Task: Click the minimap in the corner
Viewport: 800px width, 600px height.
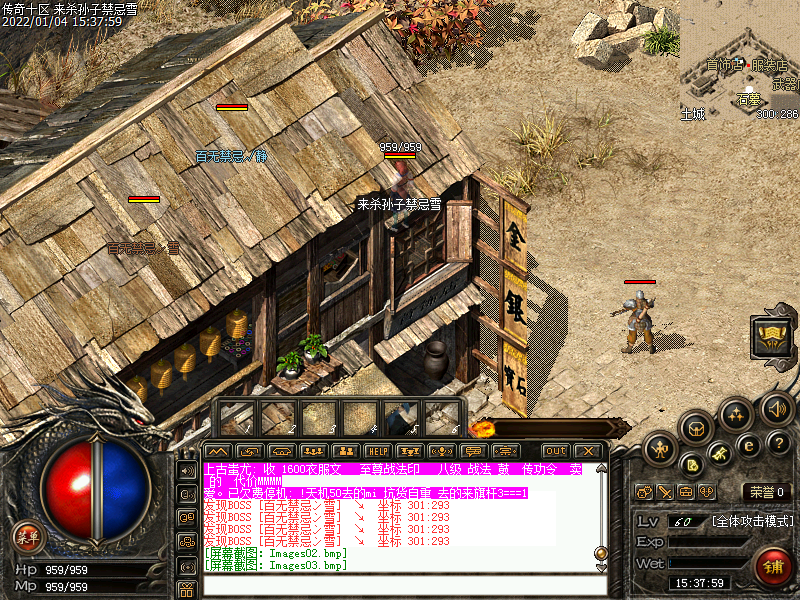Action: (x=740, y=60)
